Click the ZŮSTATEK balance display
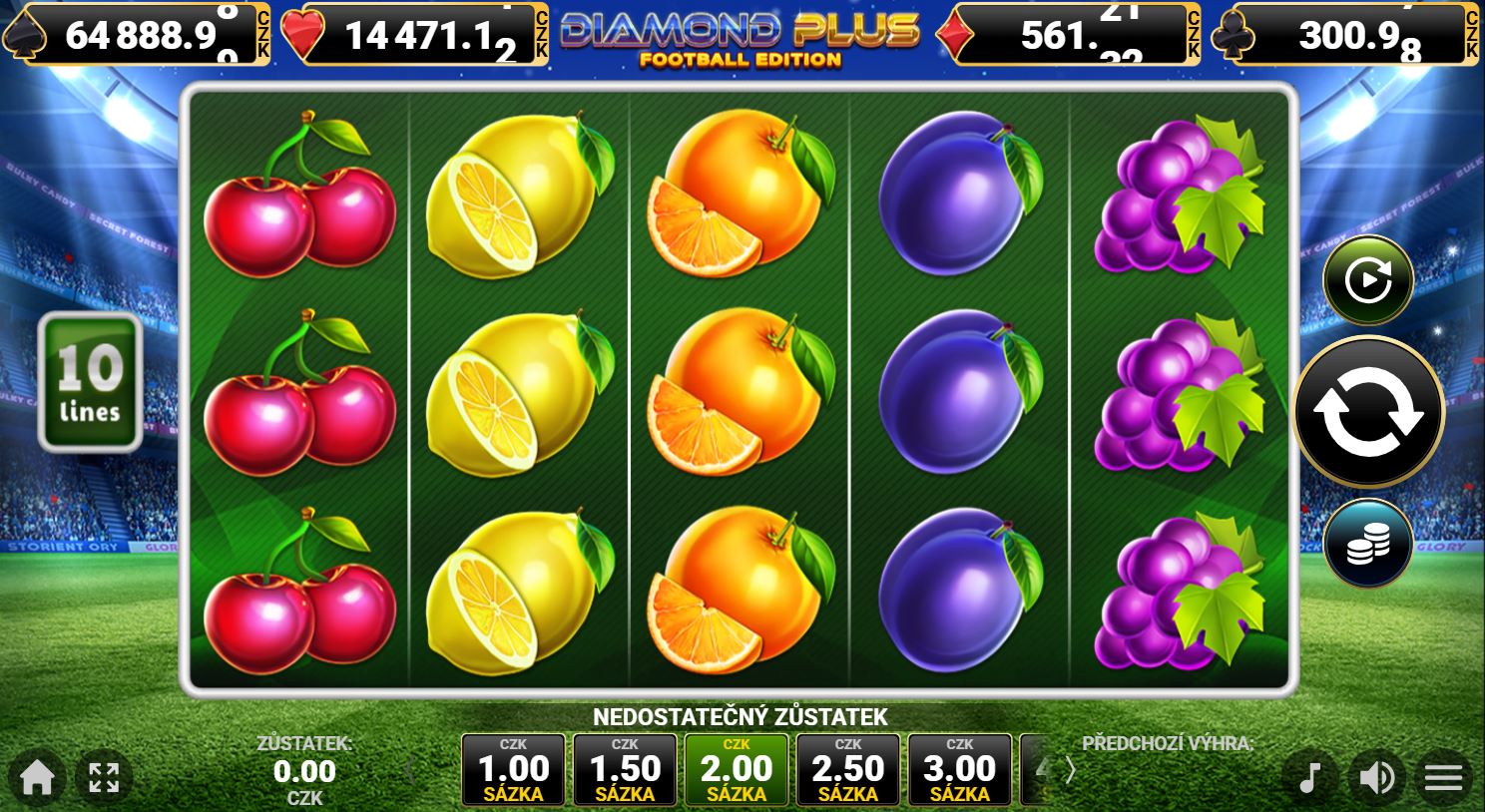 point(305,770)
